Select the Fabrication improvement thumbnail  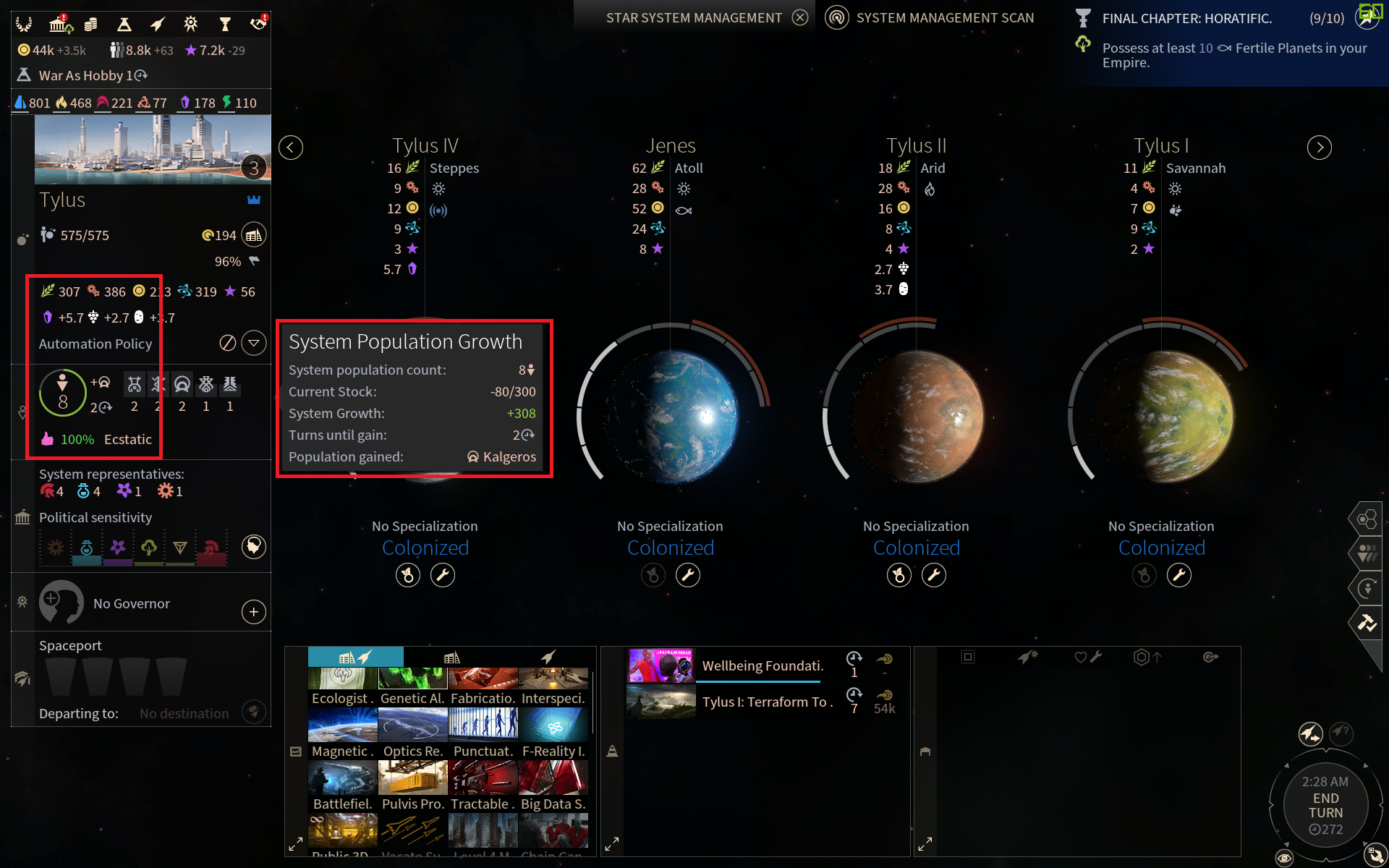click(x=483, y=680)
